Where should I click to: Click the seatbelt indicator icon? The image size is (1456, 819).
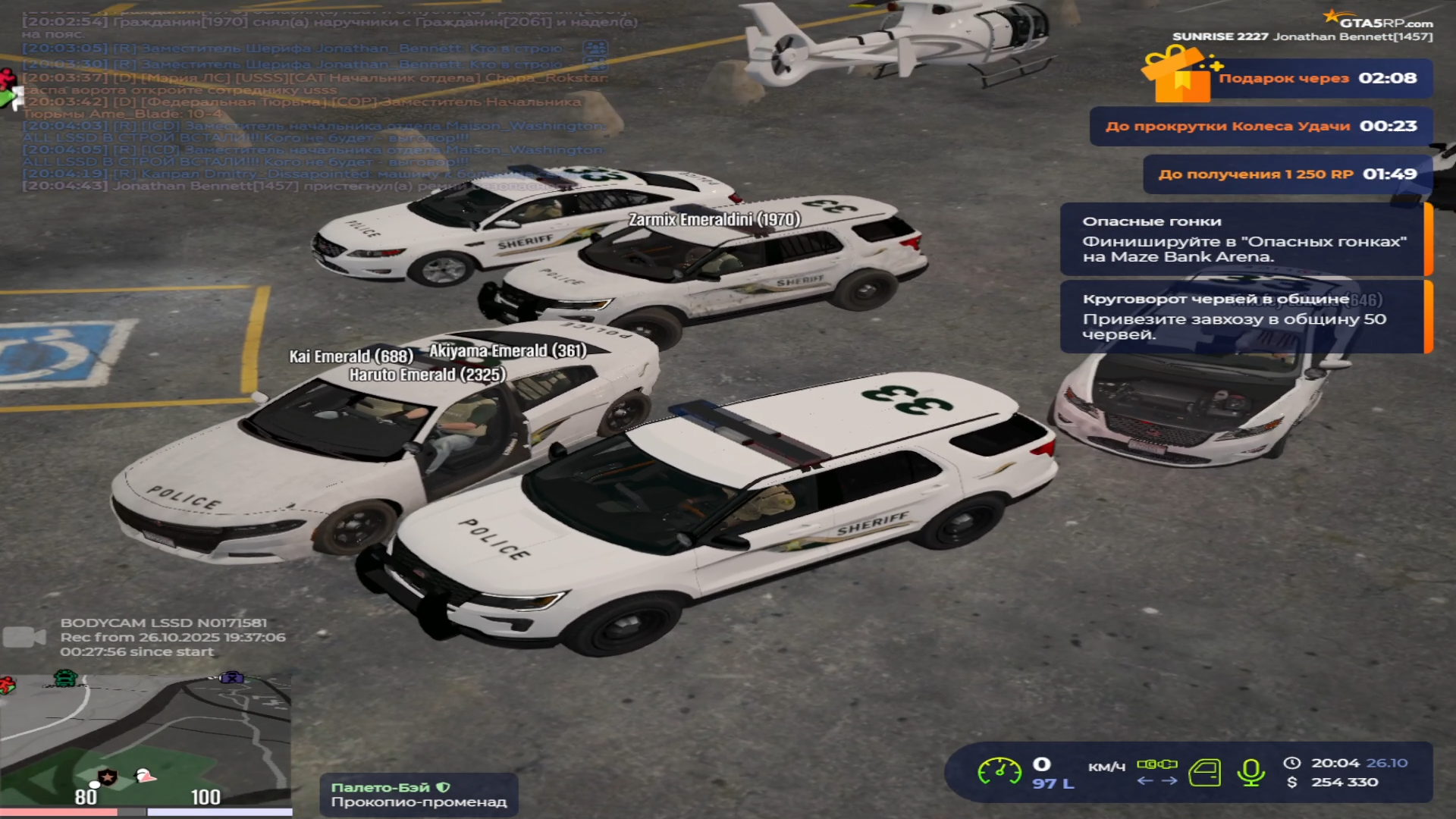1156,764
